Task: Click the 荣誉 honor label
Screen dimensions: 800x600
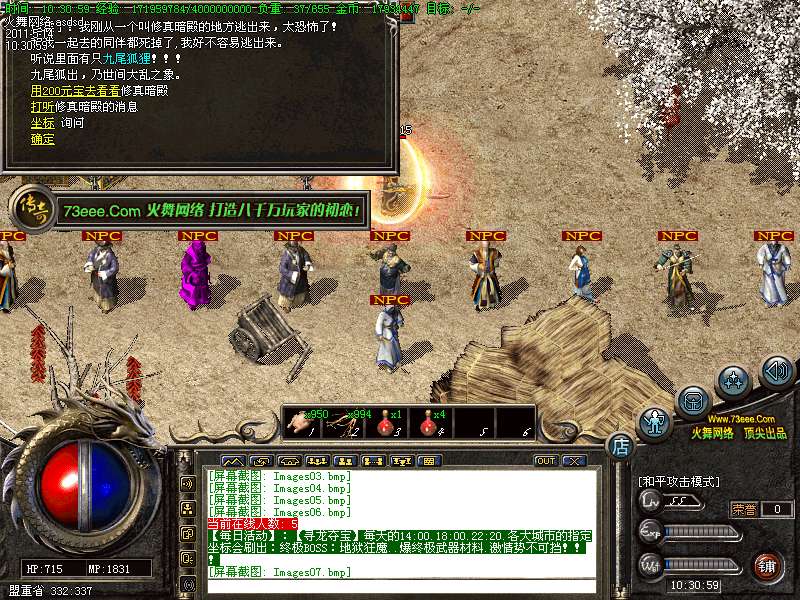Action: (744, 509)
